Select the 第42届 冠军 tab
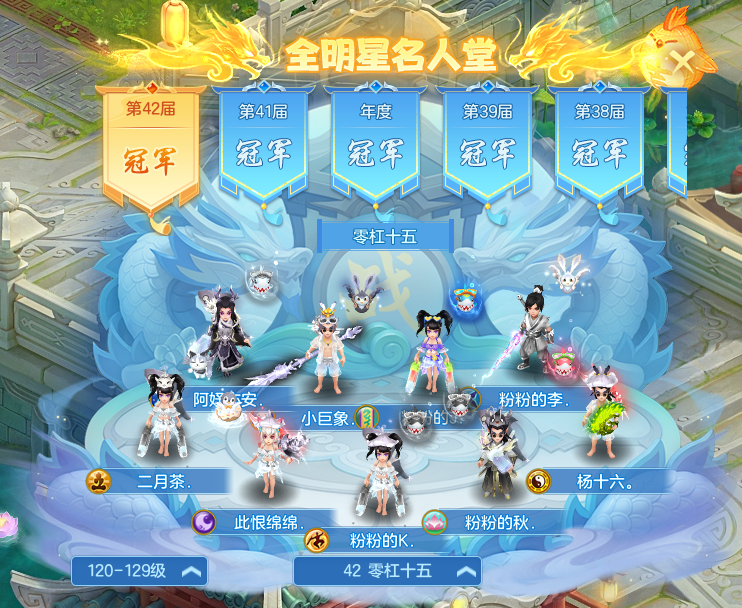Viewport: 742px width, 608px height. pos(150,145)
